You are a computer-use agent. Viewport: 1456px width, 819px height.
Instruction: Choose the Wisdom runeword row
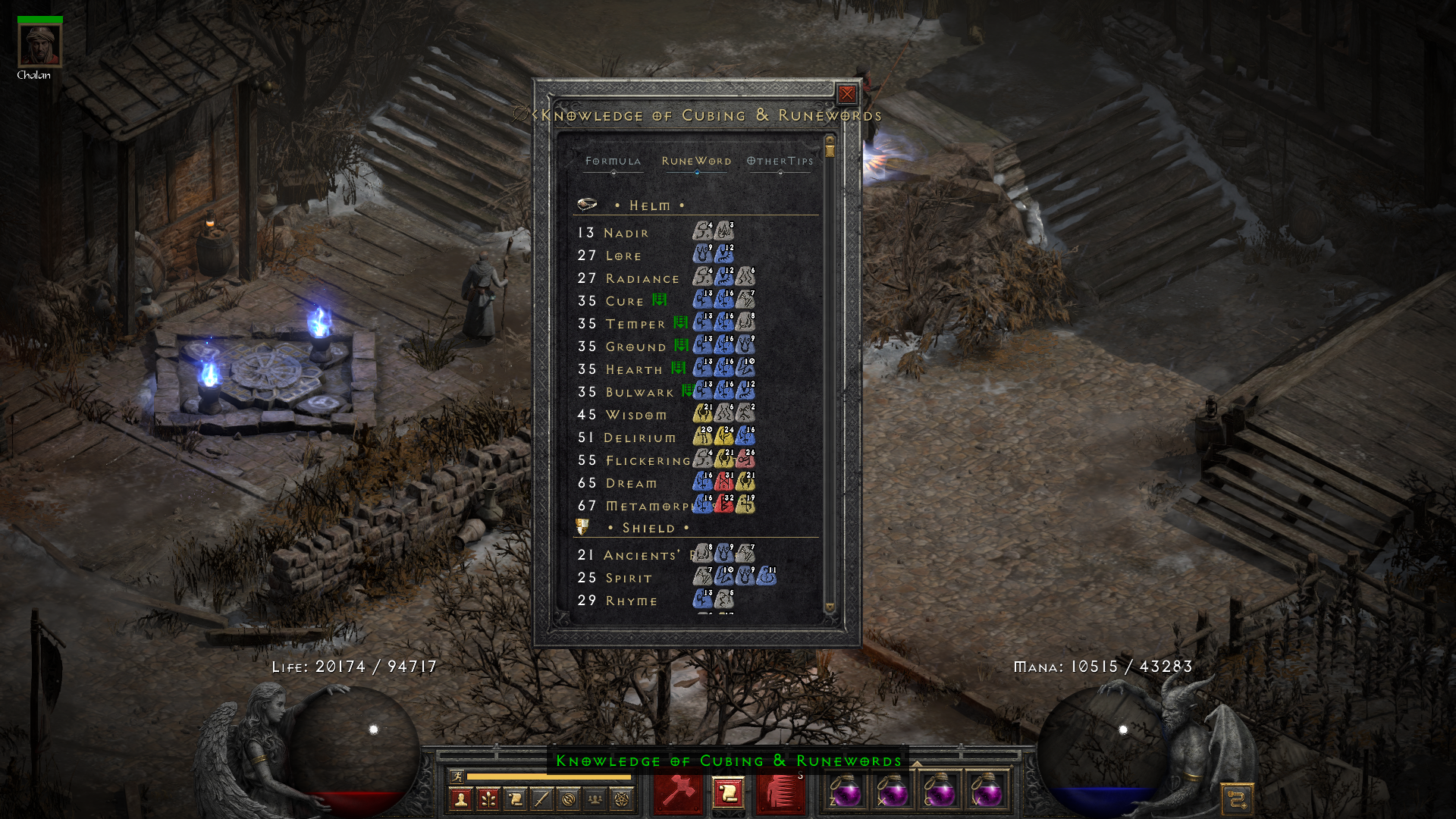[x=636, y=415]
